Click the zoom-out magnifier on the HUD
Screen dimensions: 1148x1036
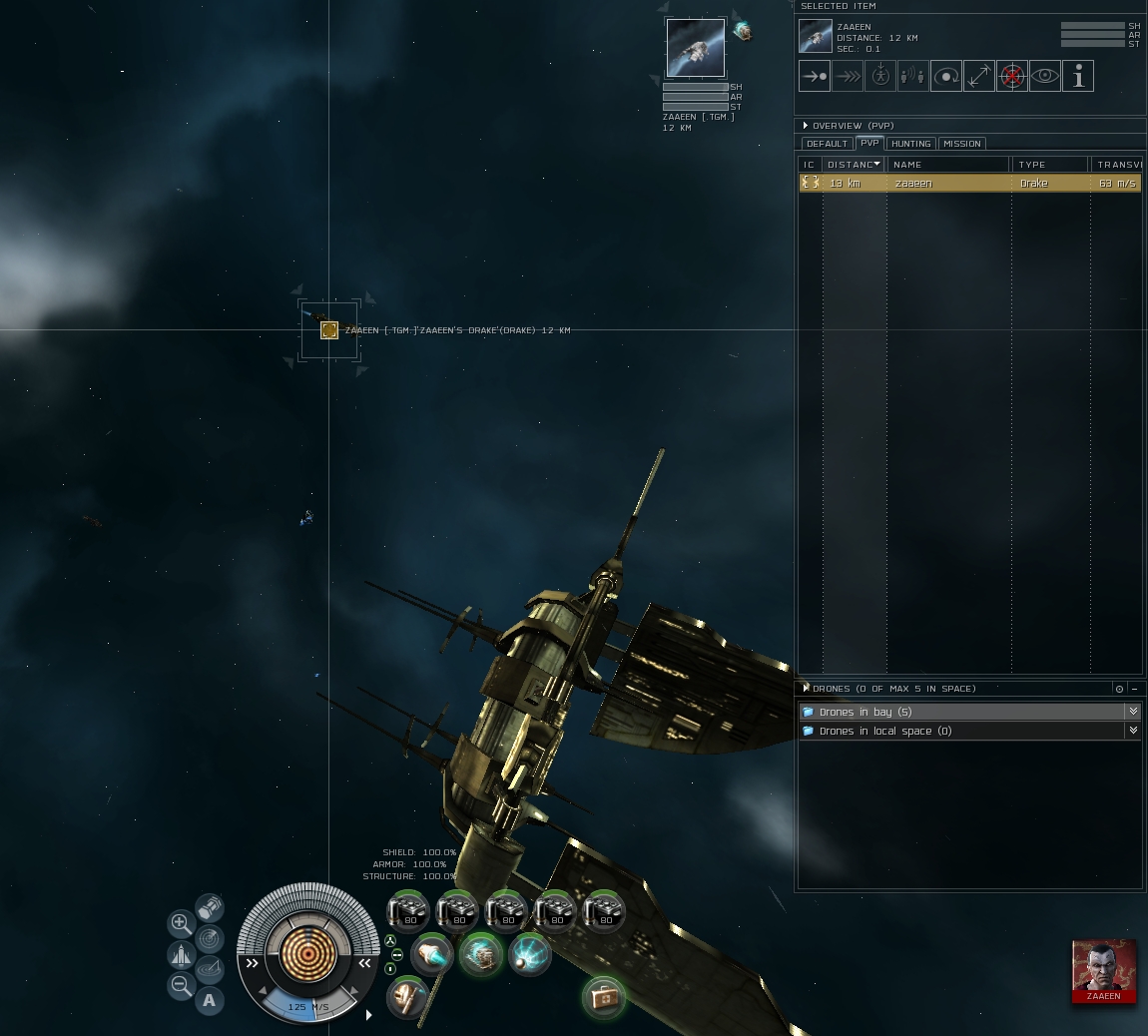[x=181, y=987]
